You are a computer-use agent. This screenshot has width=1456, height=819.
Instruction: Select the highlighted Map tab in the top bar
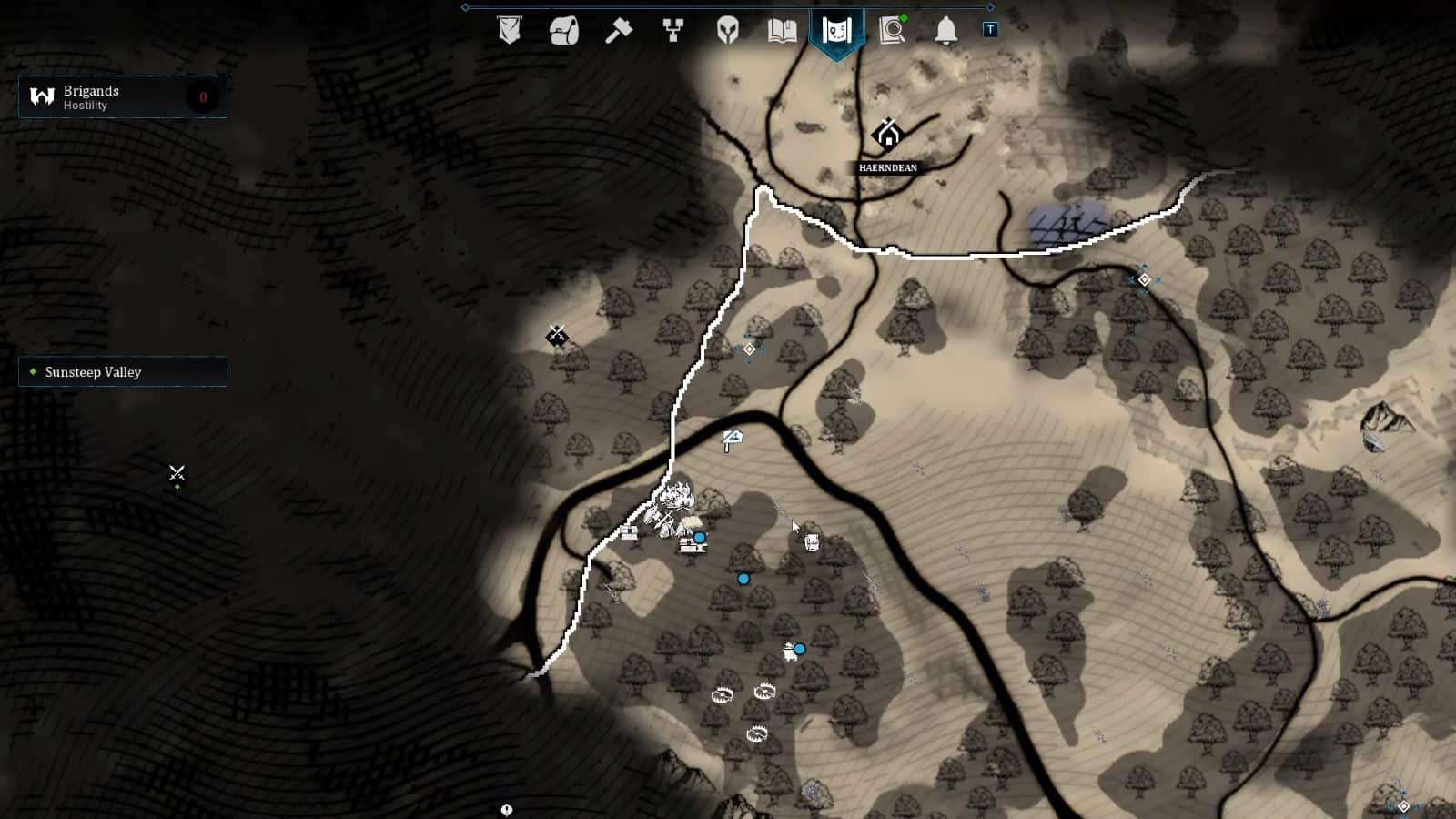click(836, 30)
